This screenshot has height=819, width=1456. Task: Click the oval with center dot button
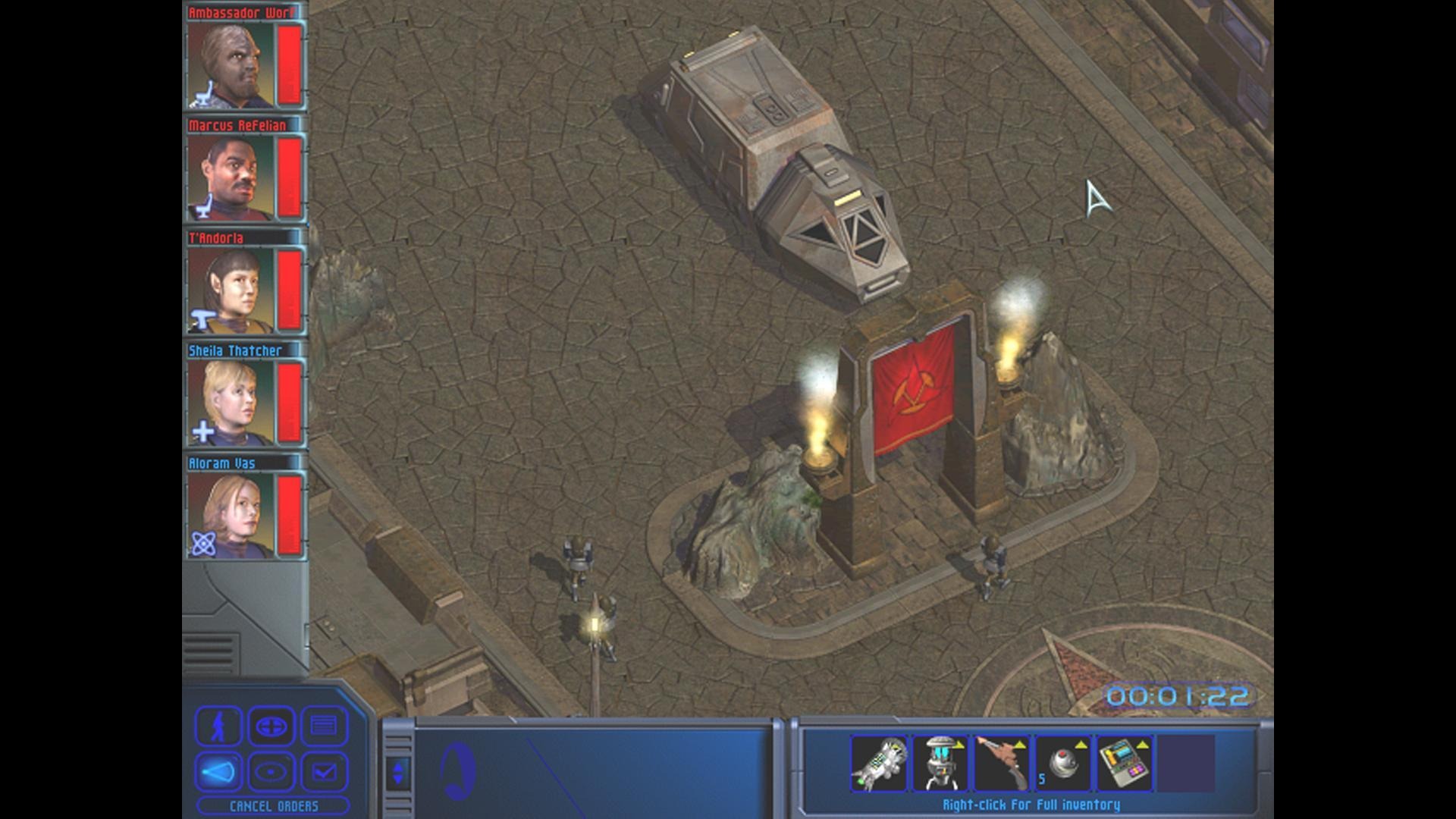(271, 772)
